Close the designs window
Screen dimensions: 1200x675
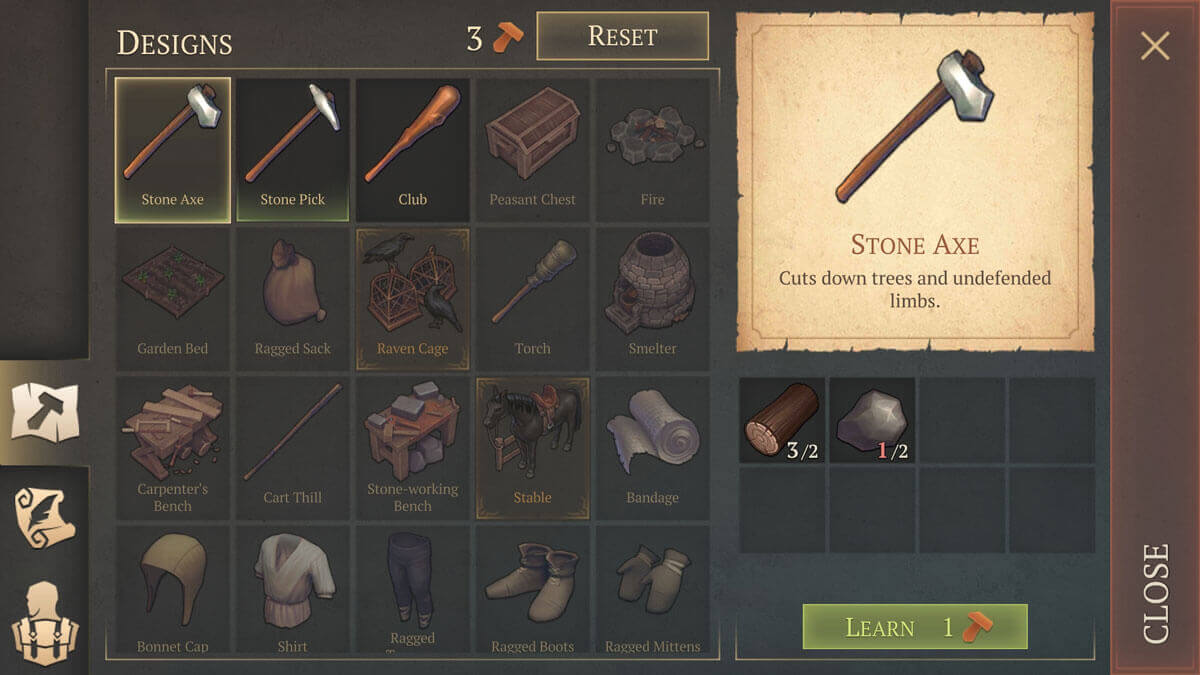pyautogui.click(x=1155, y=46)
